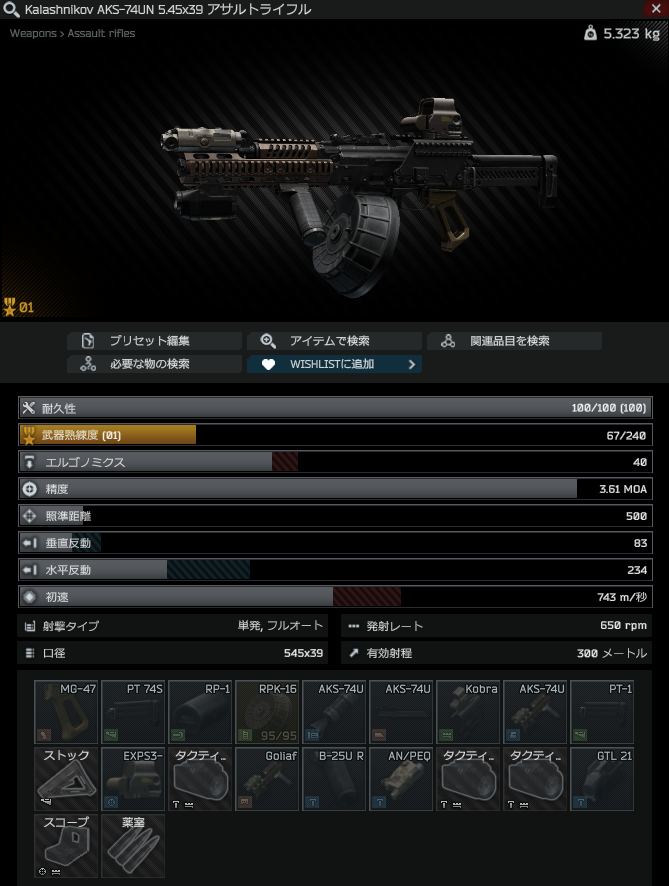
Task: Go to Assault rifles breadcrumb category
Action: tap(101, 33)
